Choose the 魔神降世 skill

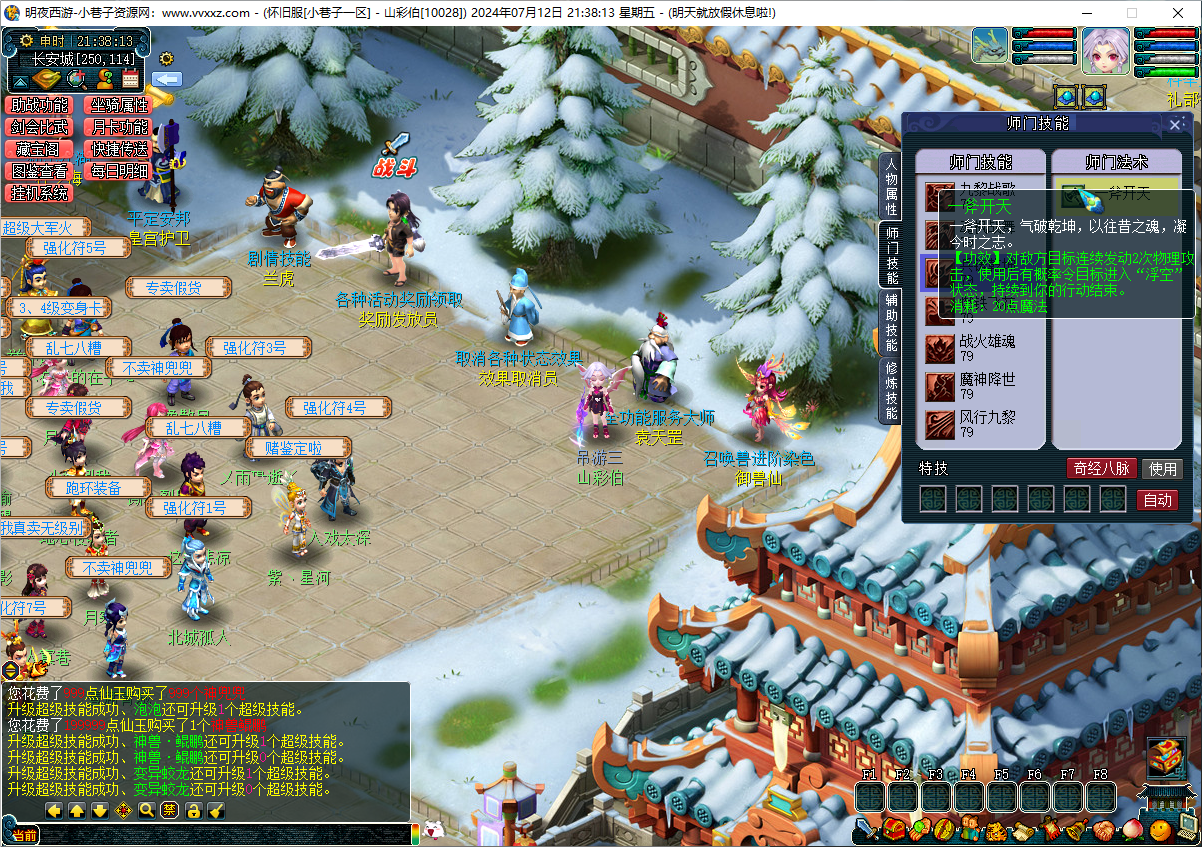point(985,387)
